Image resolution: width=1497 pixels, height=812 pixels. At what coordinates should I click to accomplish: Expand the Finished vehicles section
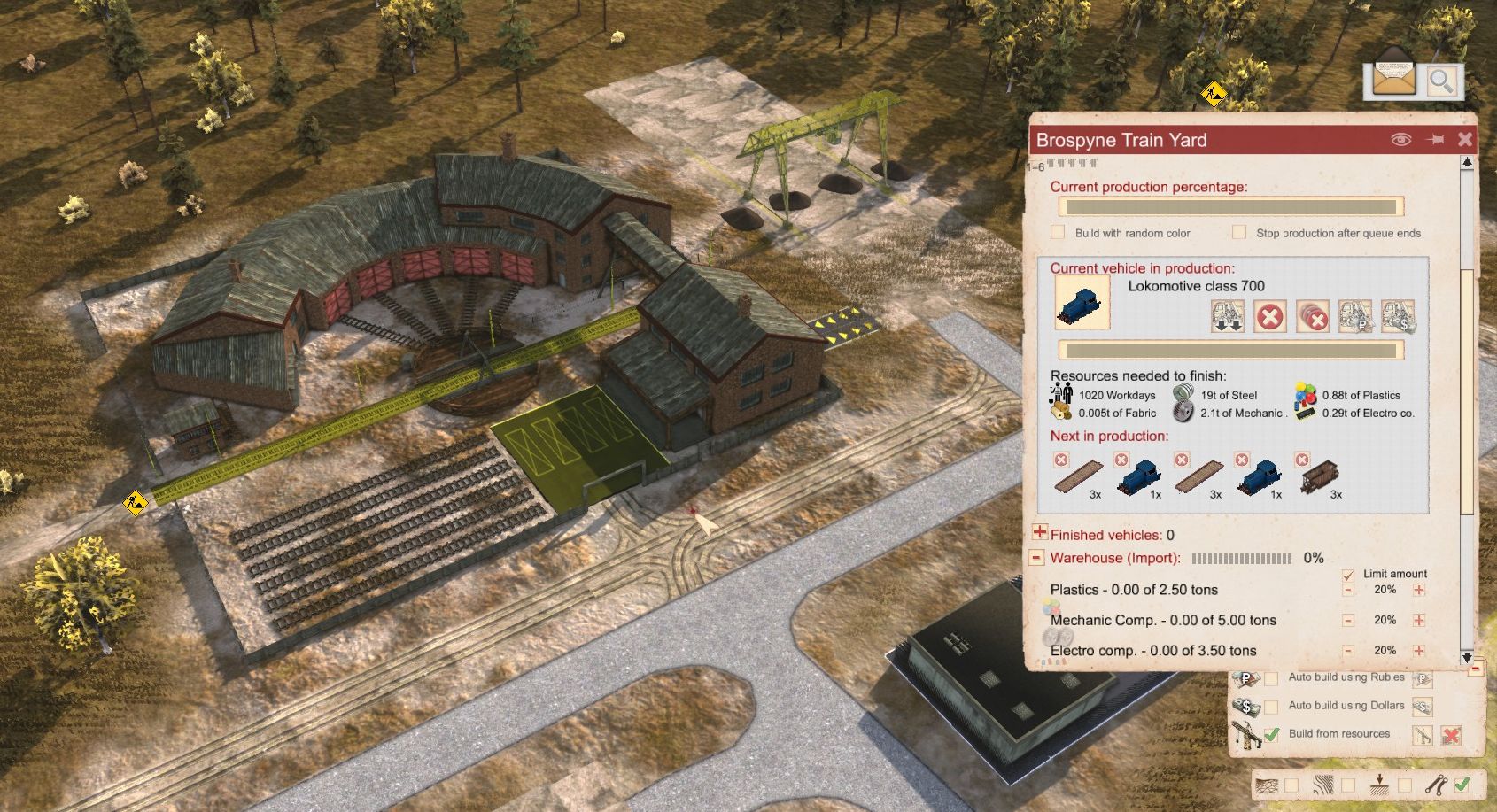coord(1040,533)
